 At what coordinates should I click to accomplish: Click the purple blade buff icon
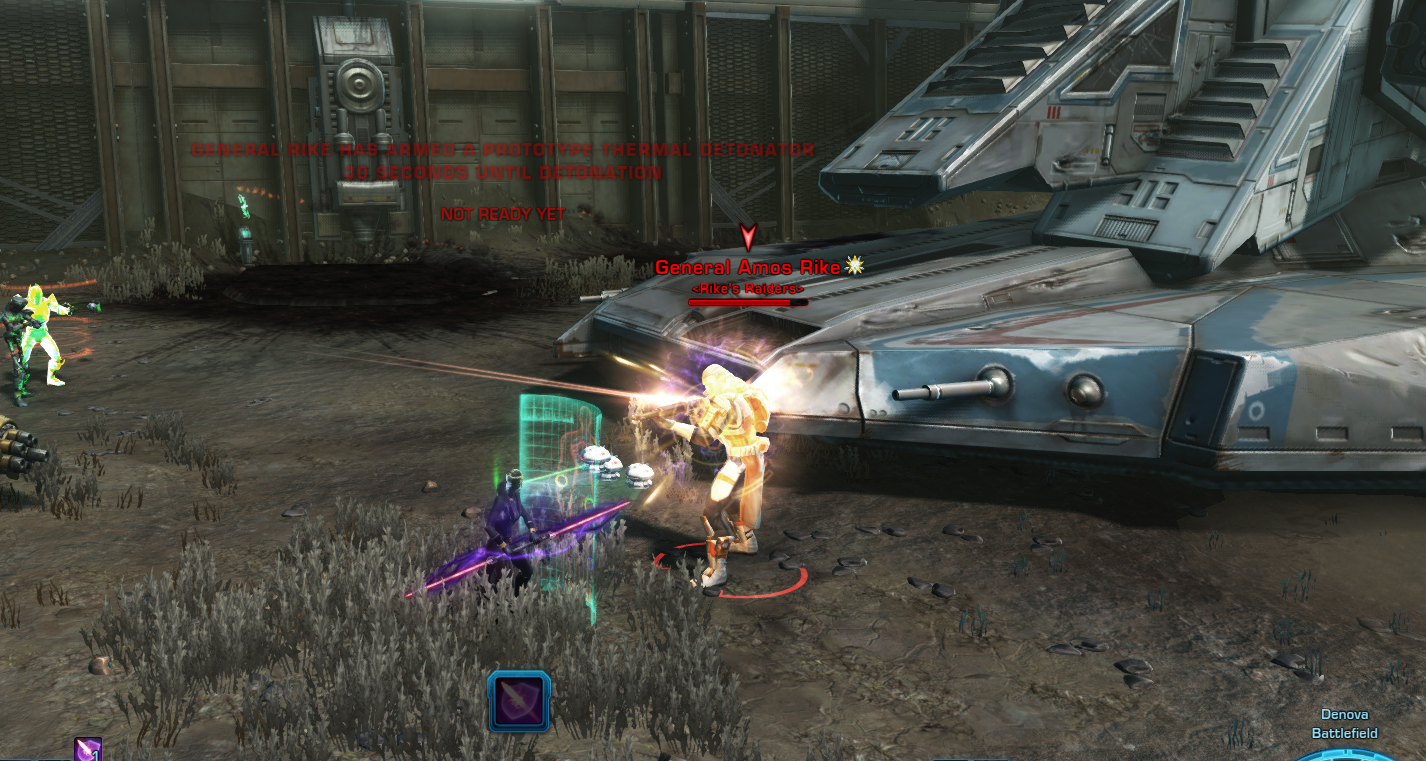click(88, 750)
